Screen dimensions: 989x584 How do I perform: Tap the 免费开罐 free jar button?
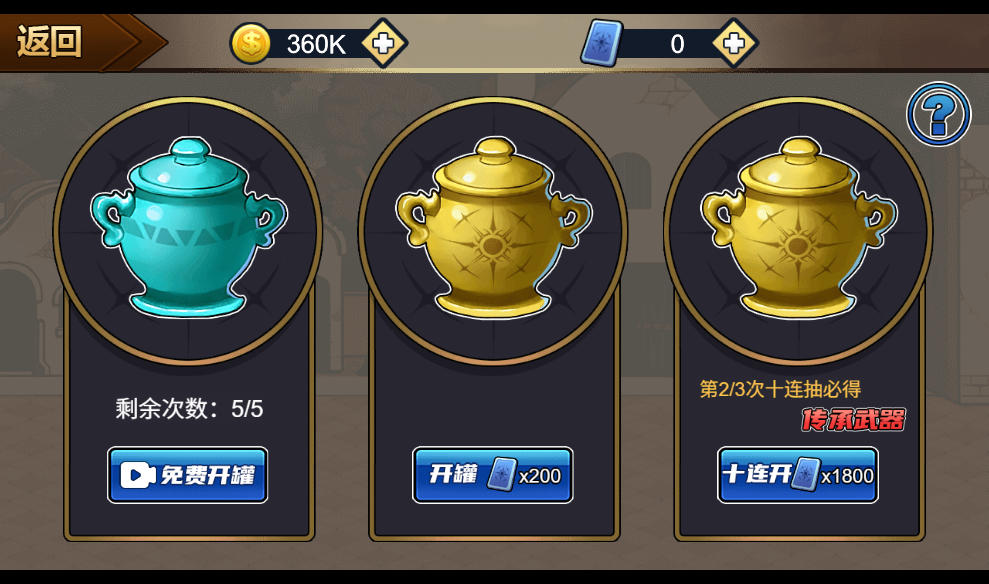pyautogui.click(x=188, y=475)
